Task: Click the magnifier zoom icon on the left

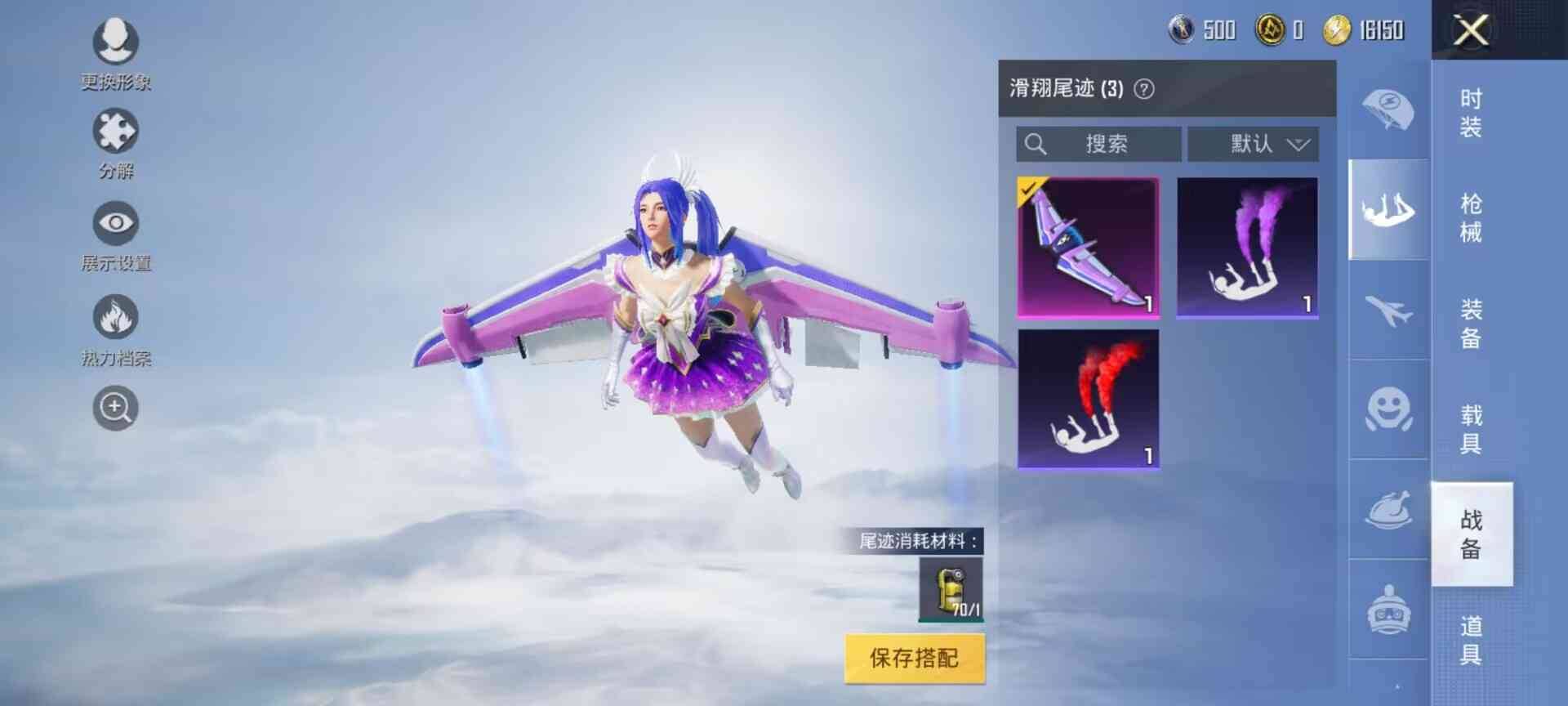Action: (114, 407)
